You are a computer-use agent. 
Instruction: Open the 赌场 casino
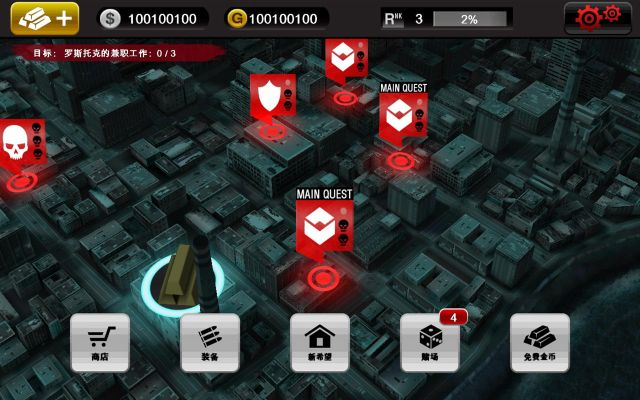tap(430, 342)
